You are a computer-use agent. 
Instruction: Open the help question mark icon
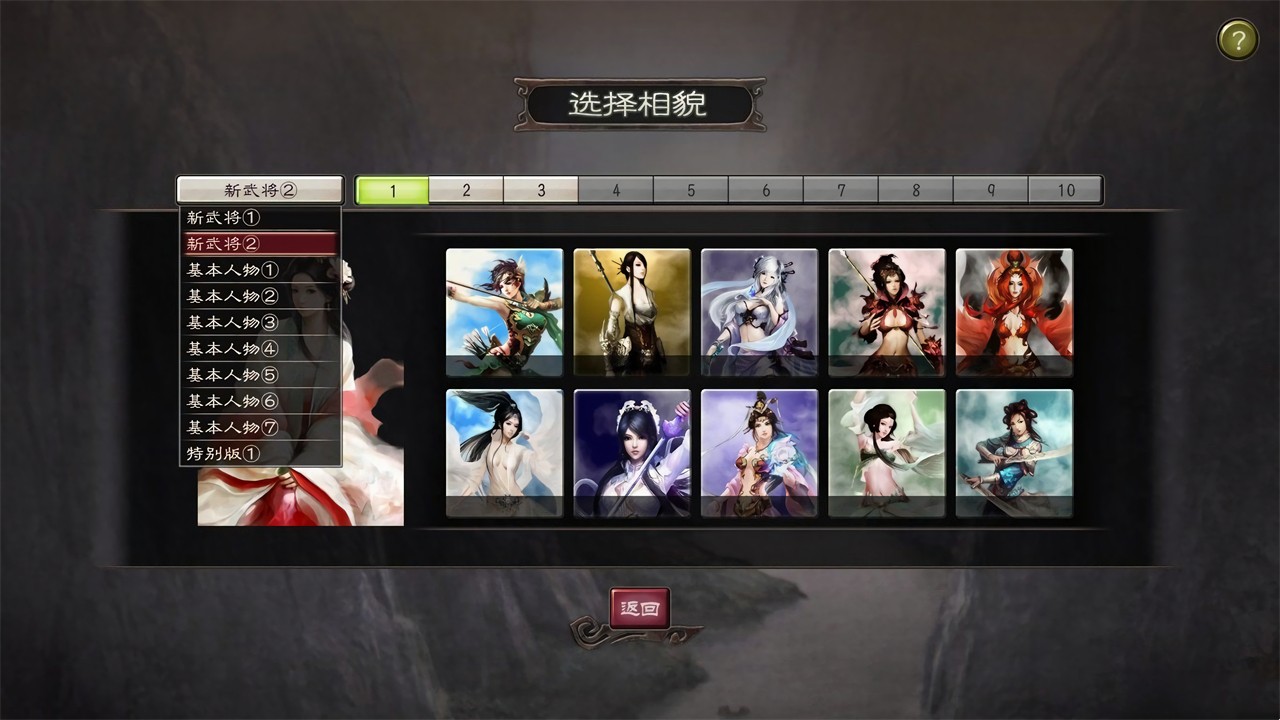pyautogui.click(x=1237, y=39)
